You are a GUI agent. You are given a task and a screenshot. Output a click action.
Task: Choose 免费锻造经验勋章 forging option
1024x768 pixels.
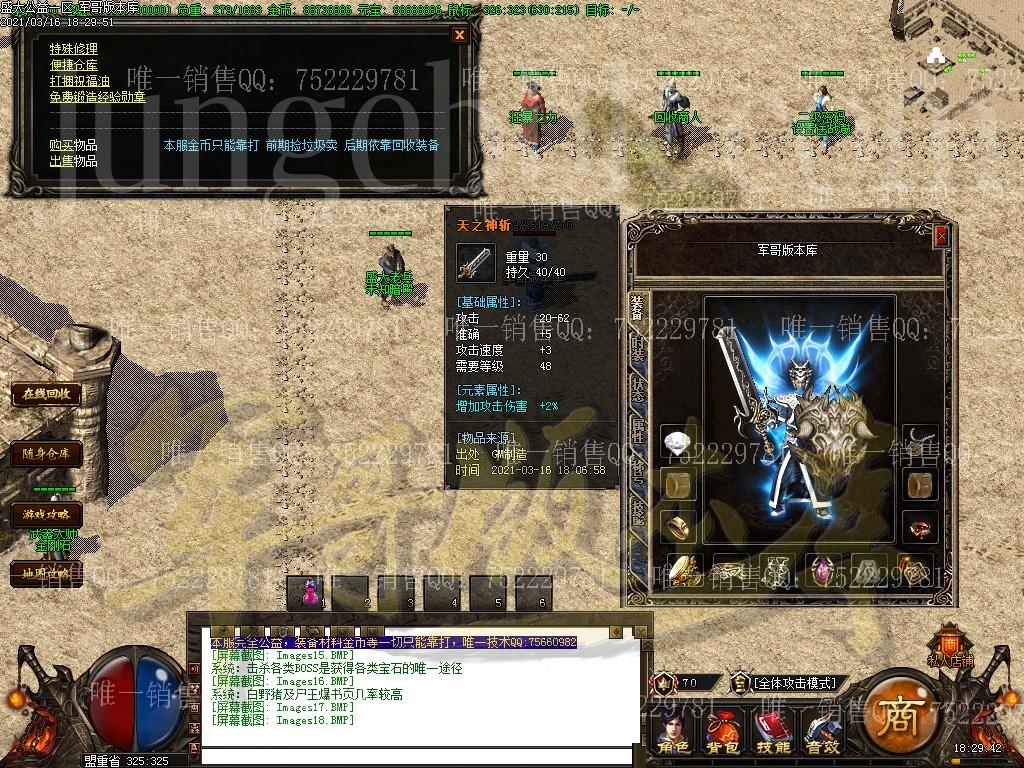coord(97,97)
